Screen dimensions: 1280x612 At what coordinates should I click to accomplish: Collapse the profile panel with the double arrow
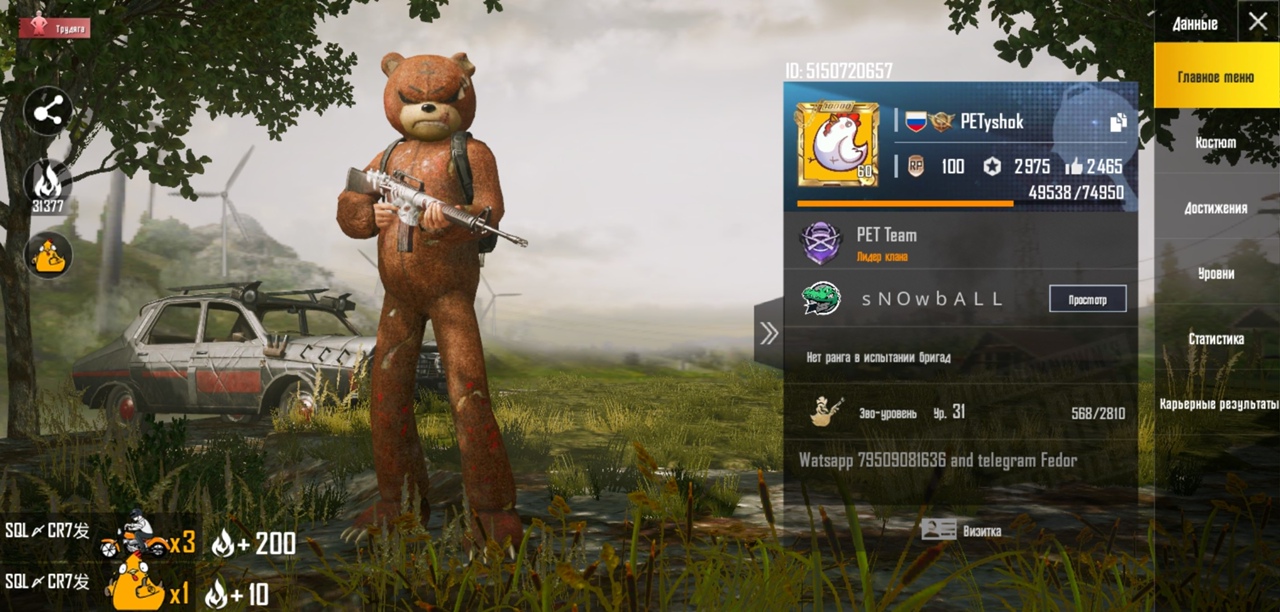click(768, 333)
